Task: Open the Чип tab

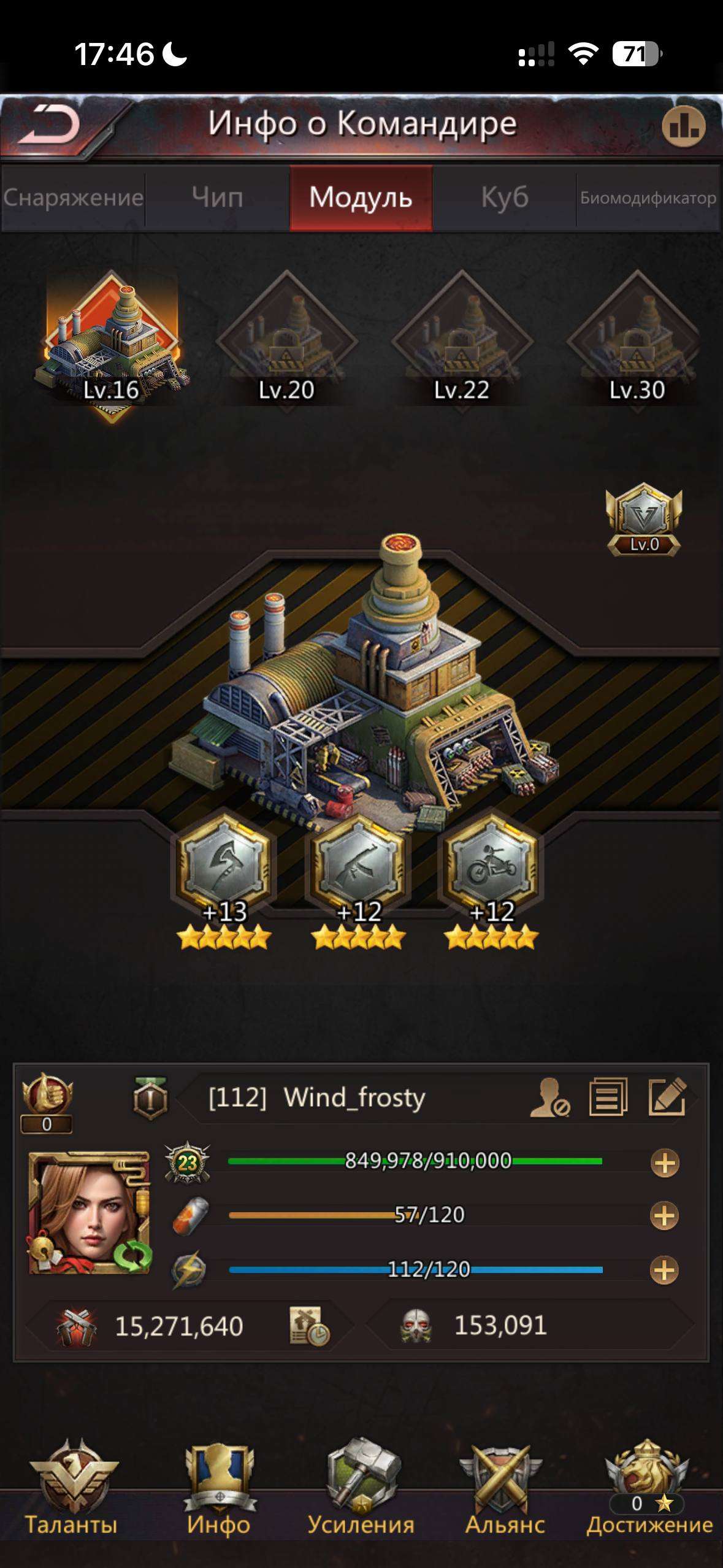Action: 217,198
